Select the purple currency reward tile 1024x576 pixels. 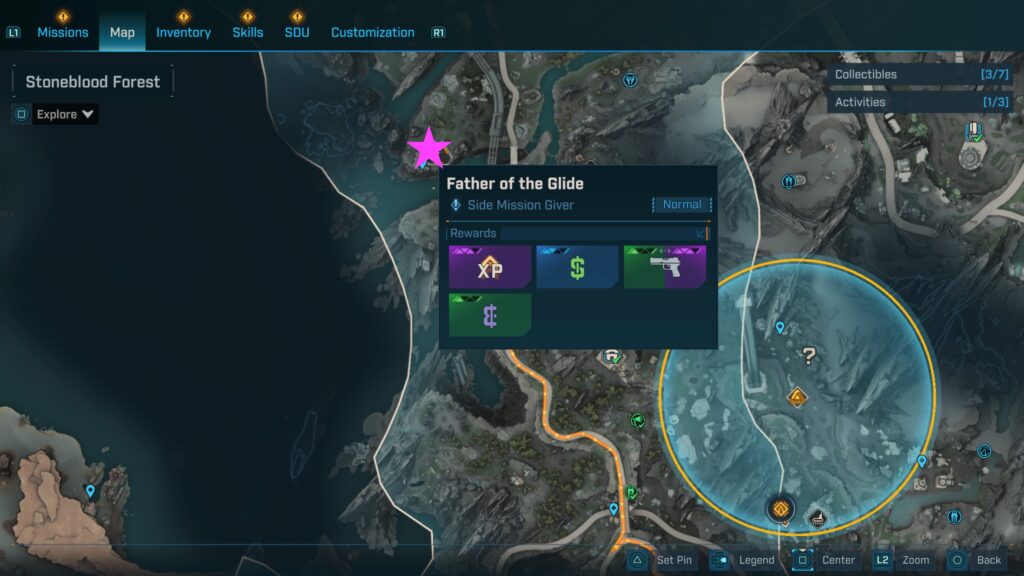(489, 315)
